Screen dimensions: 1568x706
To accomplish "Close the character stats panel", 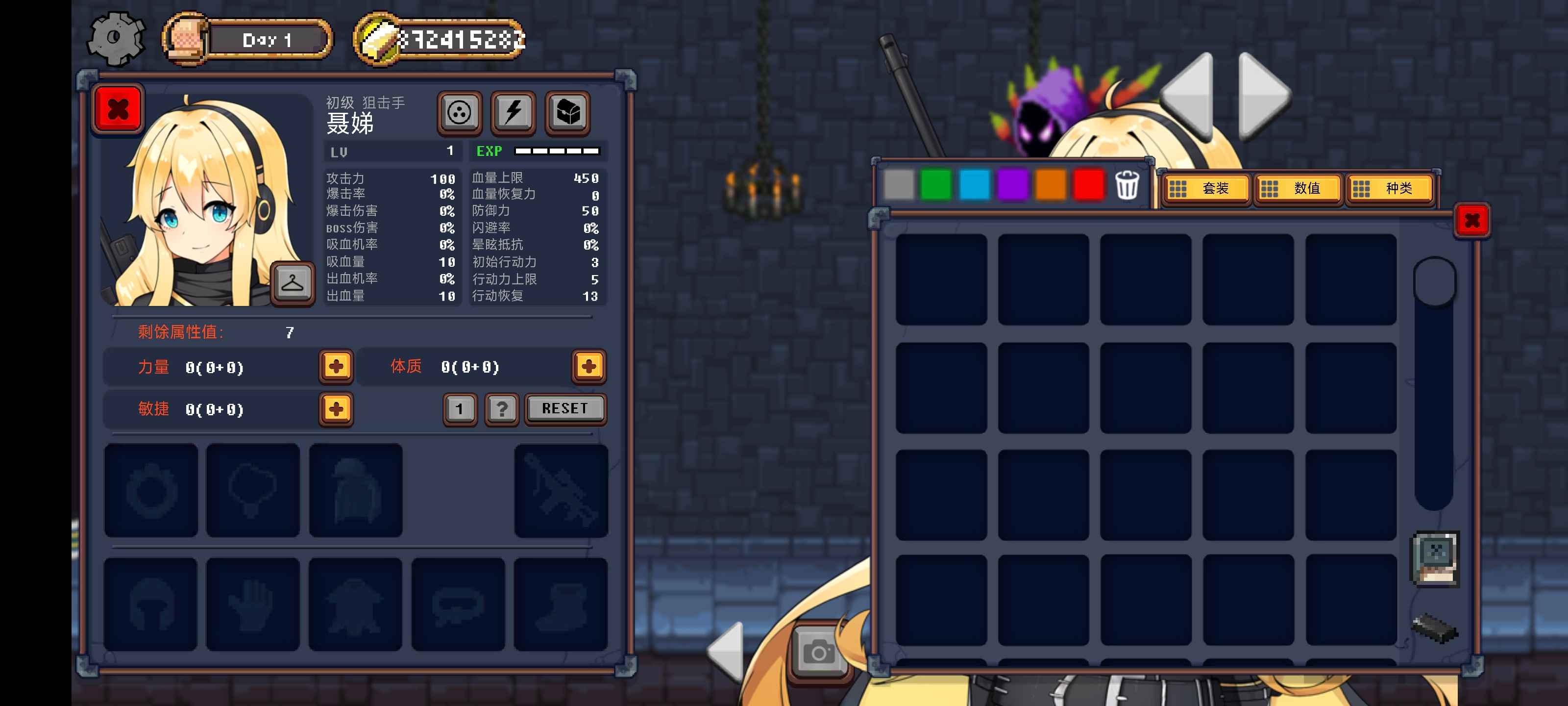I will (x=118, y=110).
